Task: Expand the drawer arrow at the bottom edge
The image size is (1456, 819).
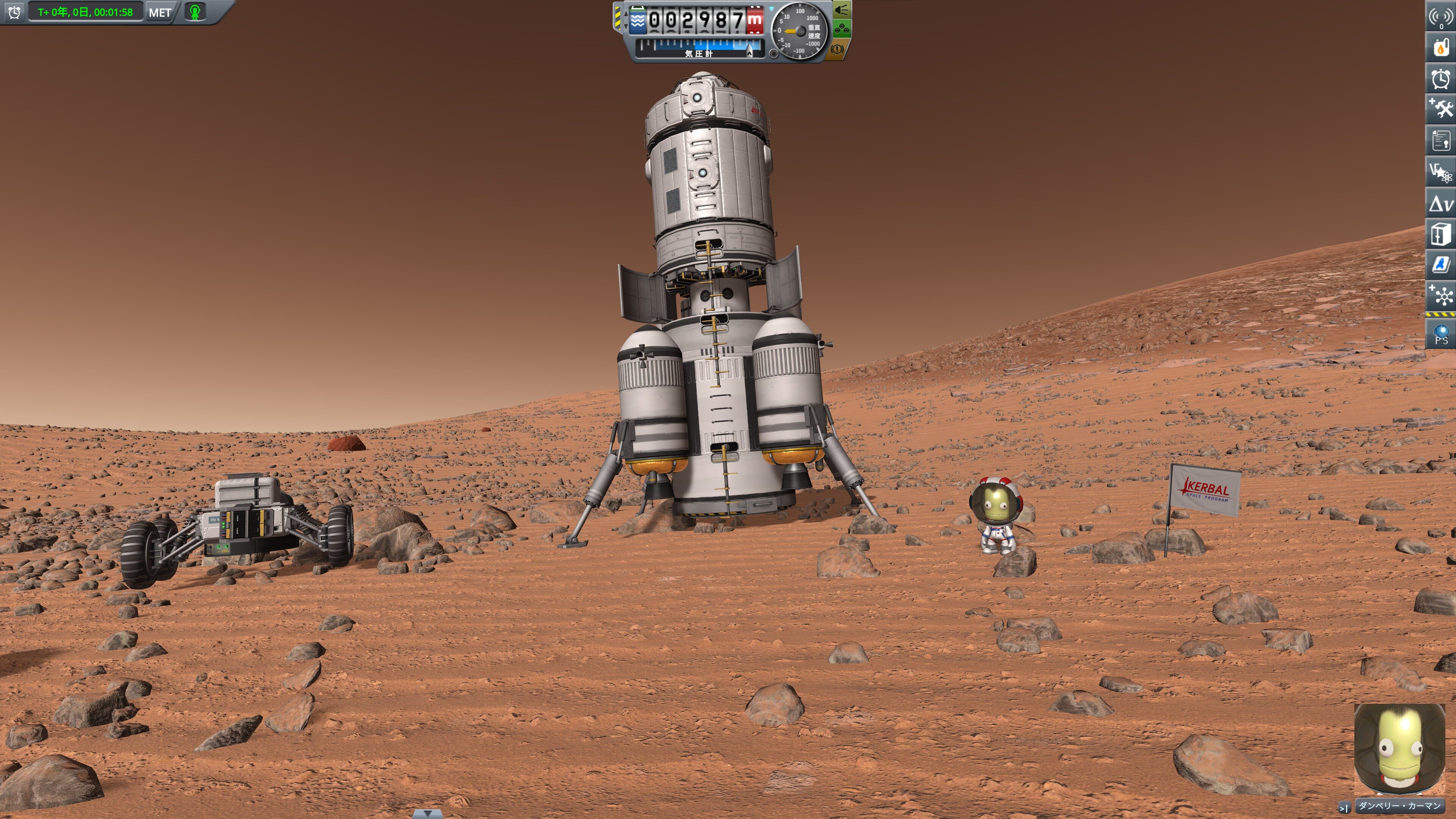Action: click(427, 814)
